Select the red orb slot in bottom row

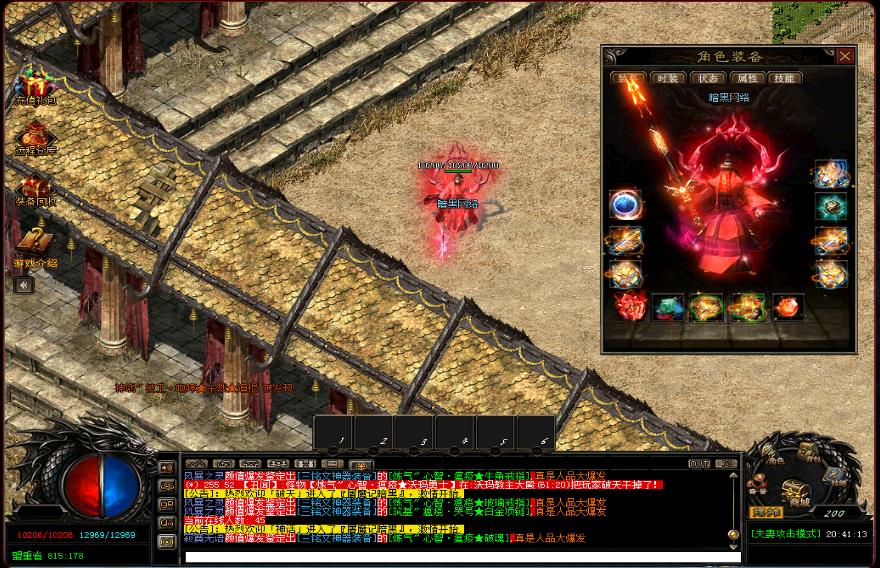point(788,307)
